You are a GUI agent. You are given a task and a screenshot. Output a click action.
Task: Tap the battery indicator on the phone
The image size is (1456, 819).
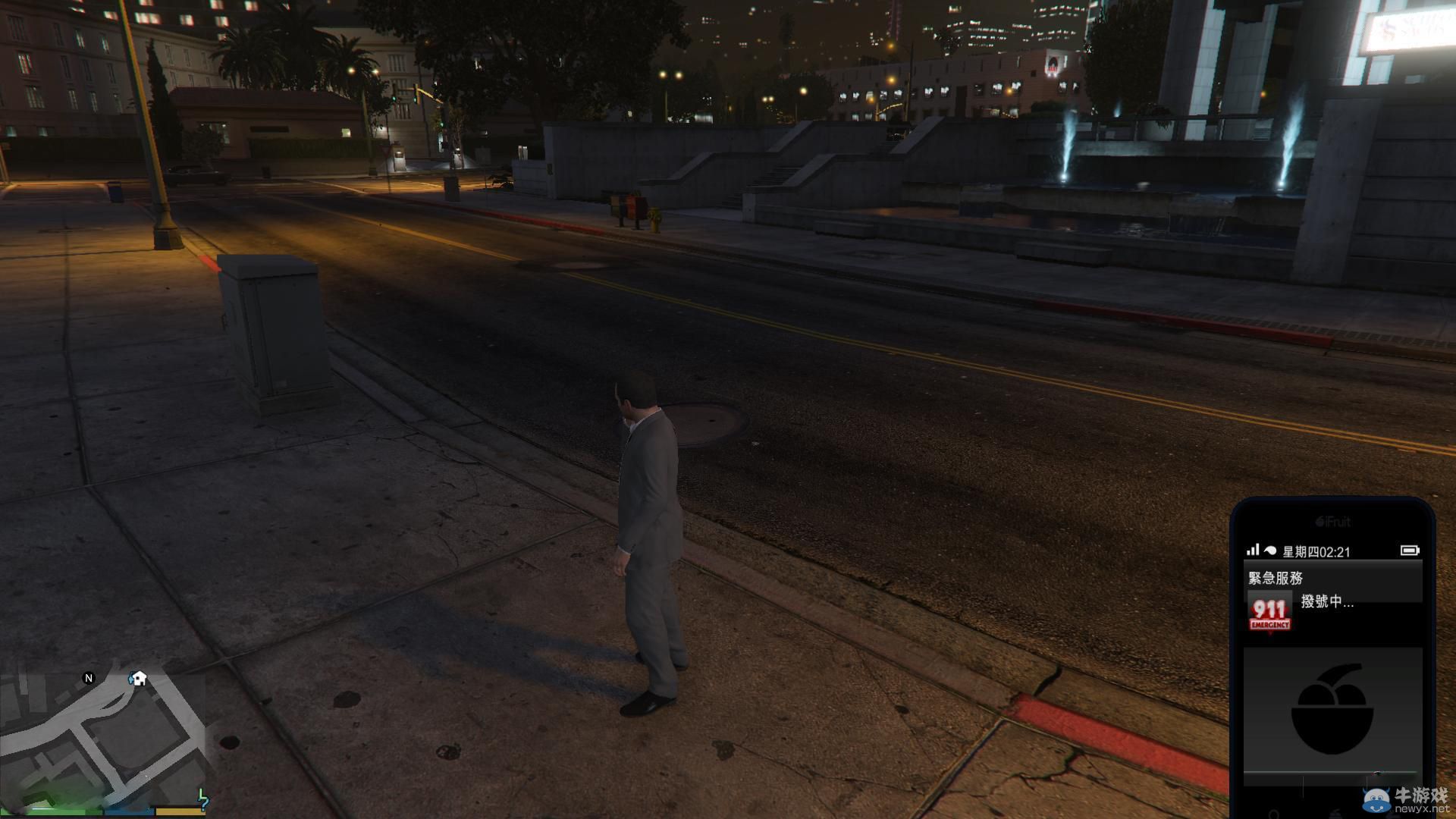1409,550
